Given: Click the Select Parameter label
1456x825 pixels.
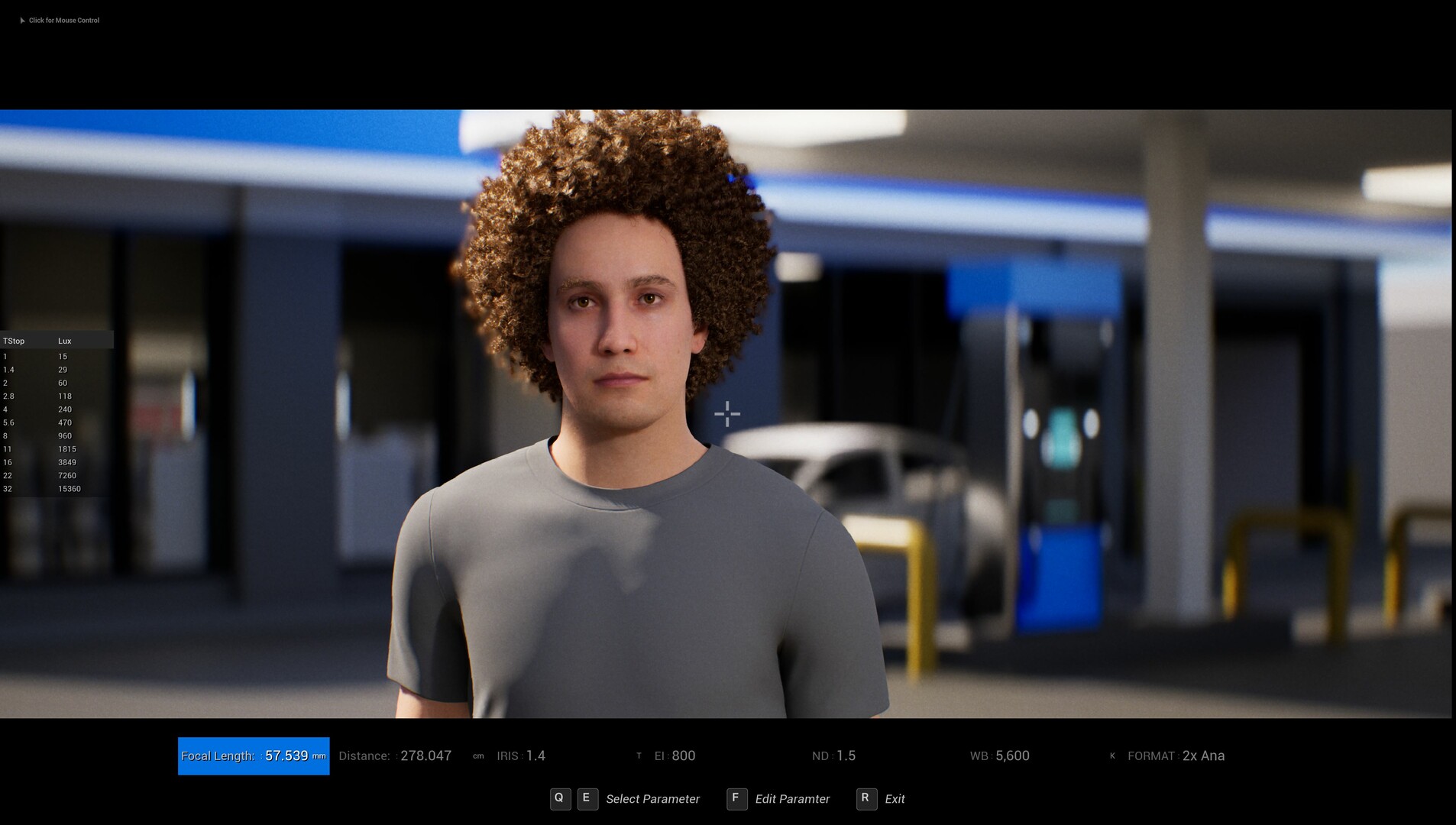Looking at the screenshot, I should click(x=653, y=798).
